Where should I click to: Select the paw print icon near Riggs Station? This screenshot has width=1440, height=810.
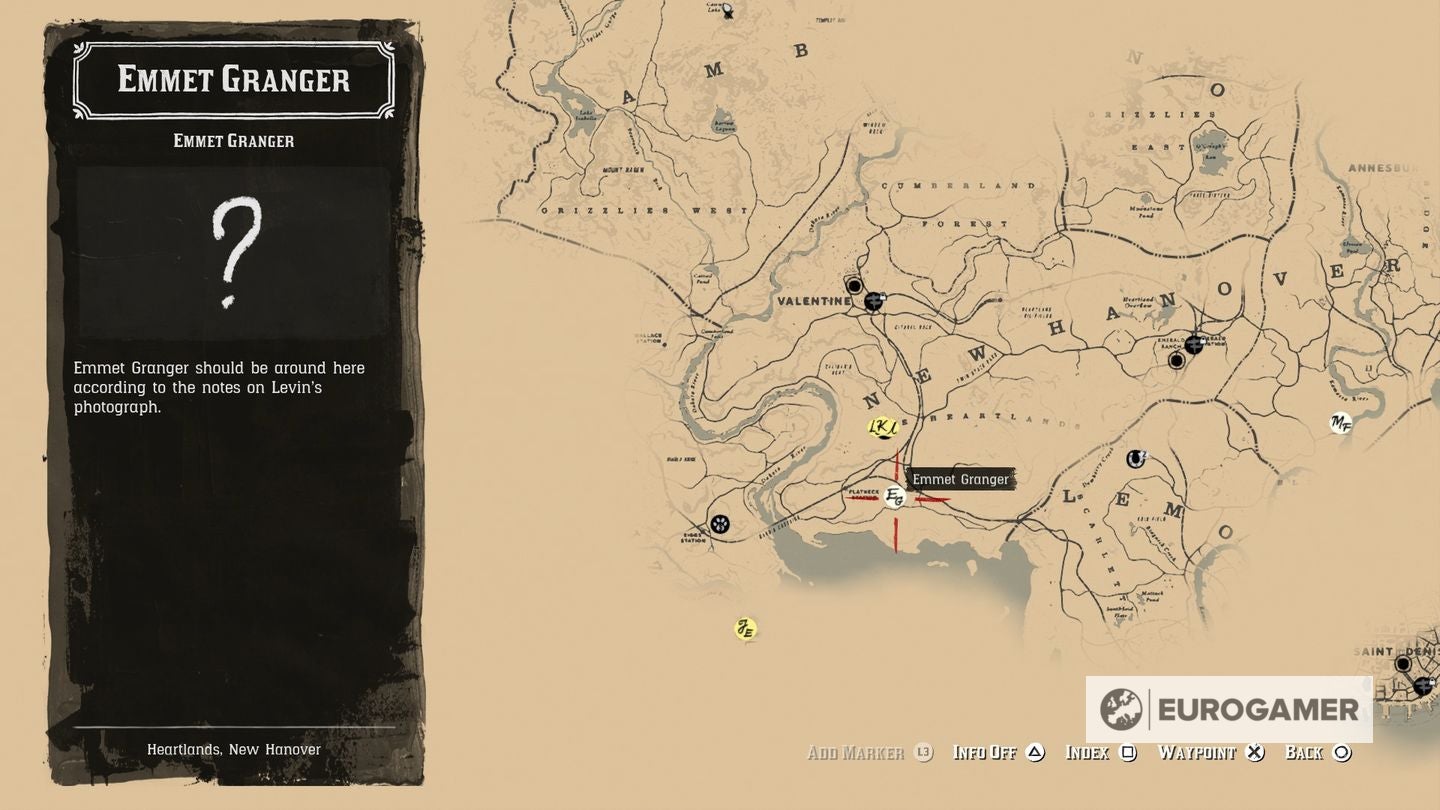click(722, 523)
